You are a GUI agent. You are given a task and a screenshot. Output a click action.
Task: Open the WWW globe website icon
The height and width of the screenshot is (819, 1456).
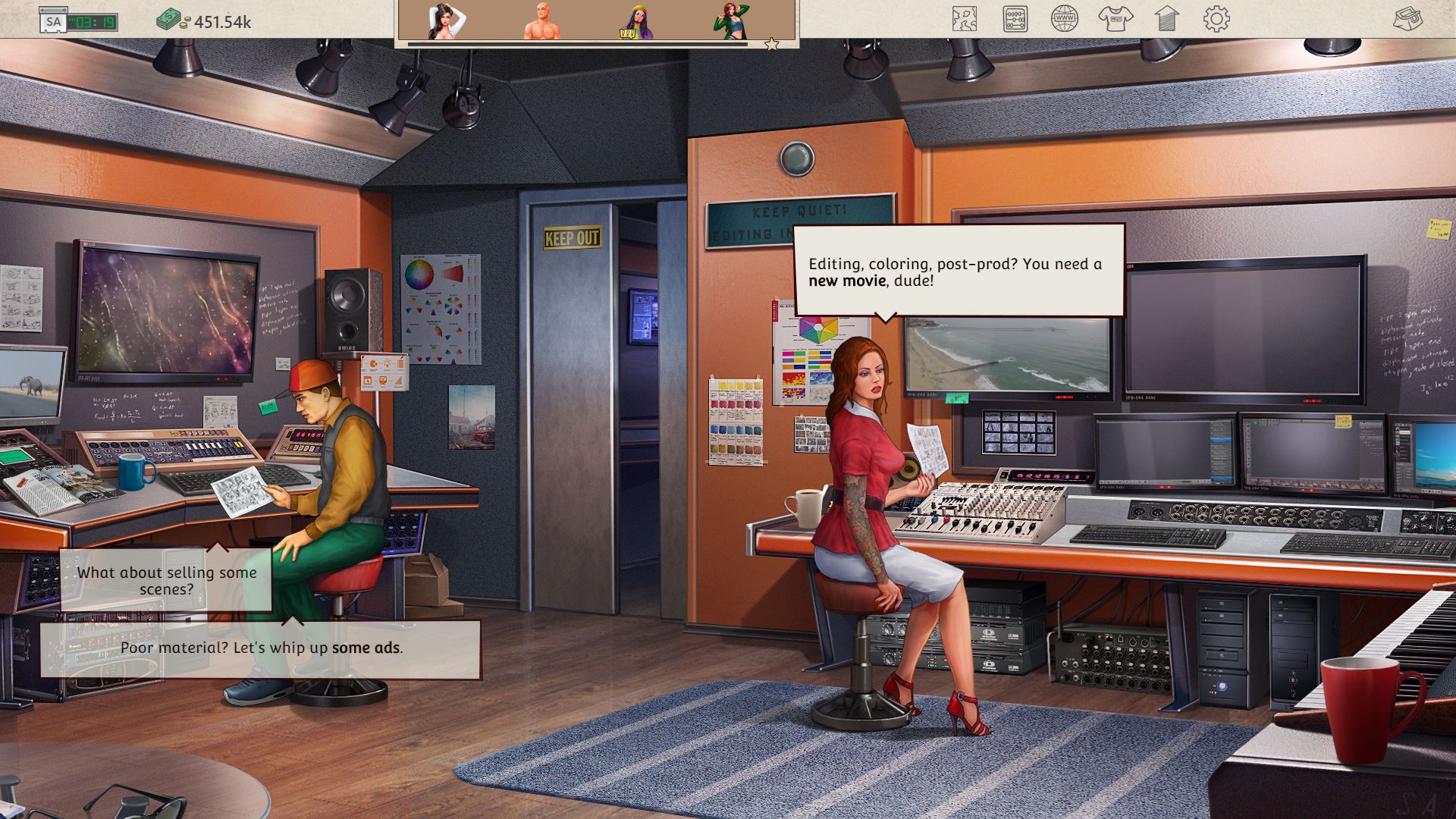coord(1065,19)
